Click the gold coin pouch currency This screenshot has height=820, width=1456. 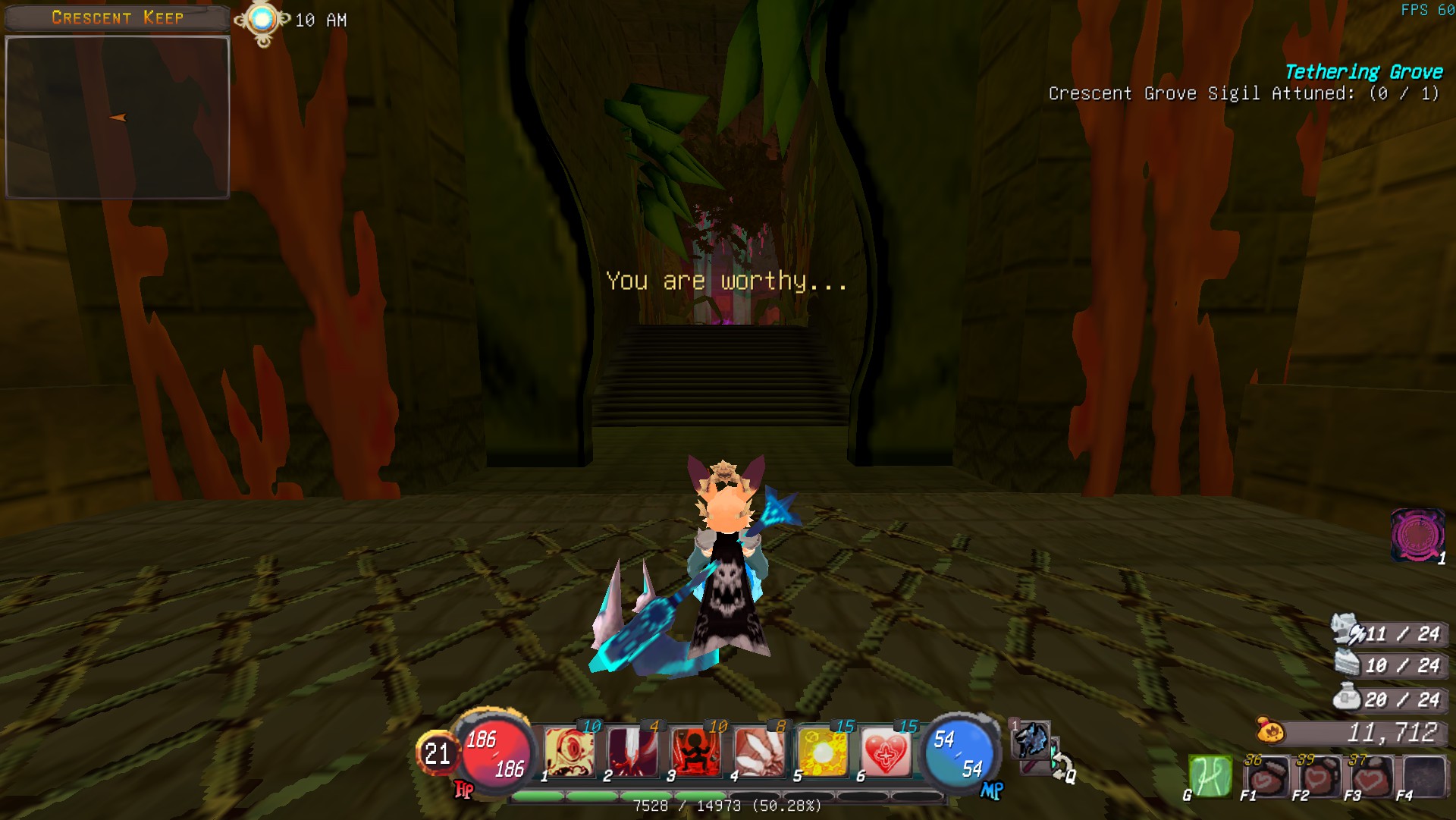pyautogui.click(x=1271, y=731)
